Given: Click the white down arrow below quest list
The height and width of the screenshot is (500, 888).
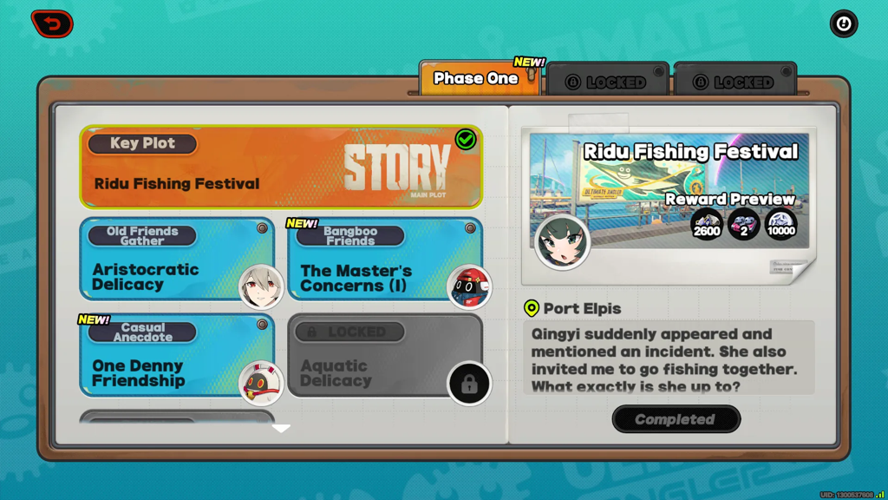Looking at the screenshot, I should coord(281,428).
